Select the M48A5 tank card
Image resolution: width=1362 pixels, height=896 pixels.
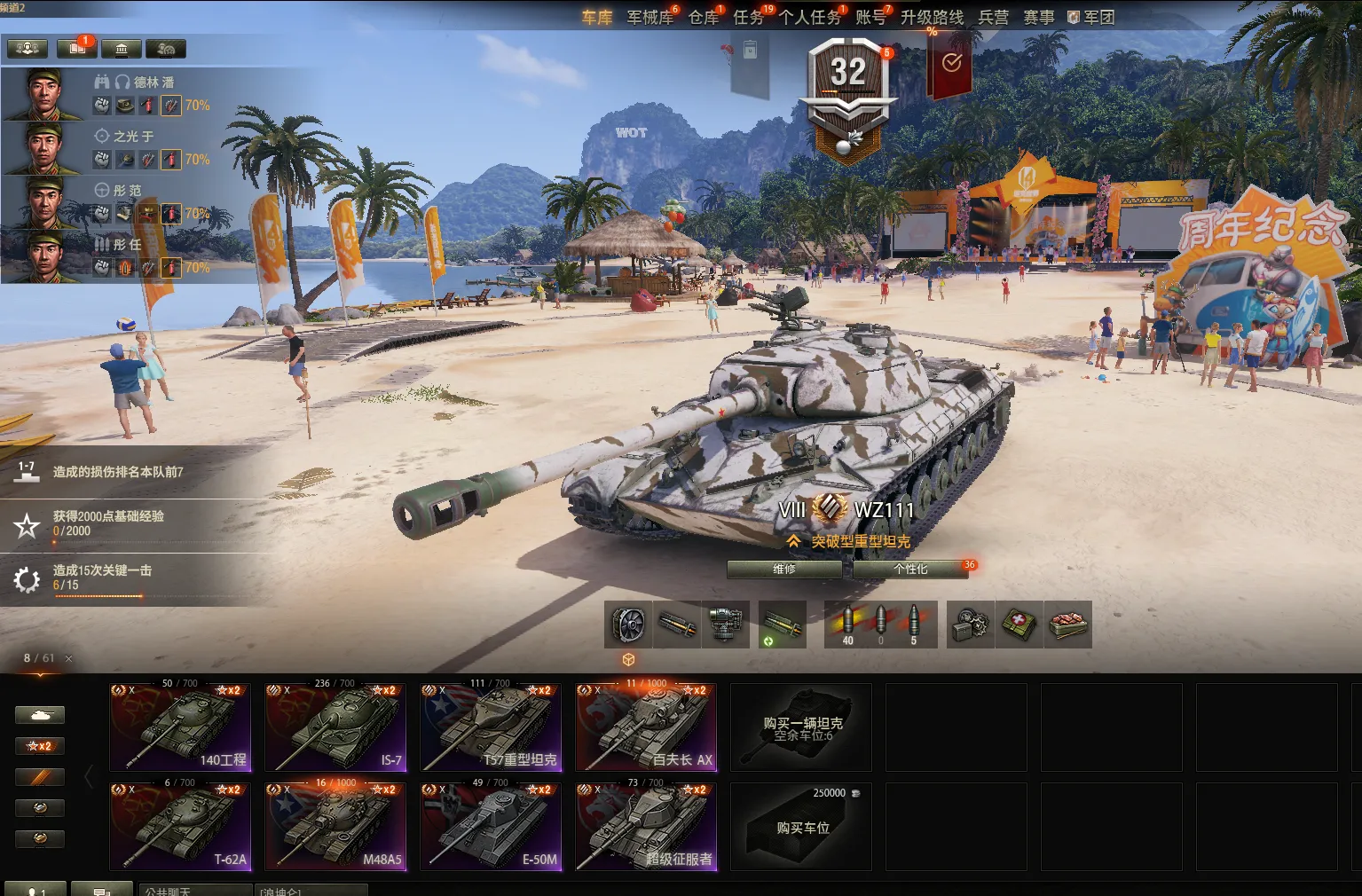coord(335,826)
